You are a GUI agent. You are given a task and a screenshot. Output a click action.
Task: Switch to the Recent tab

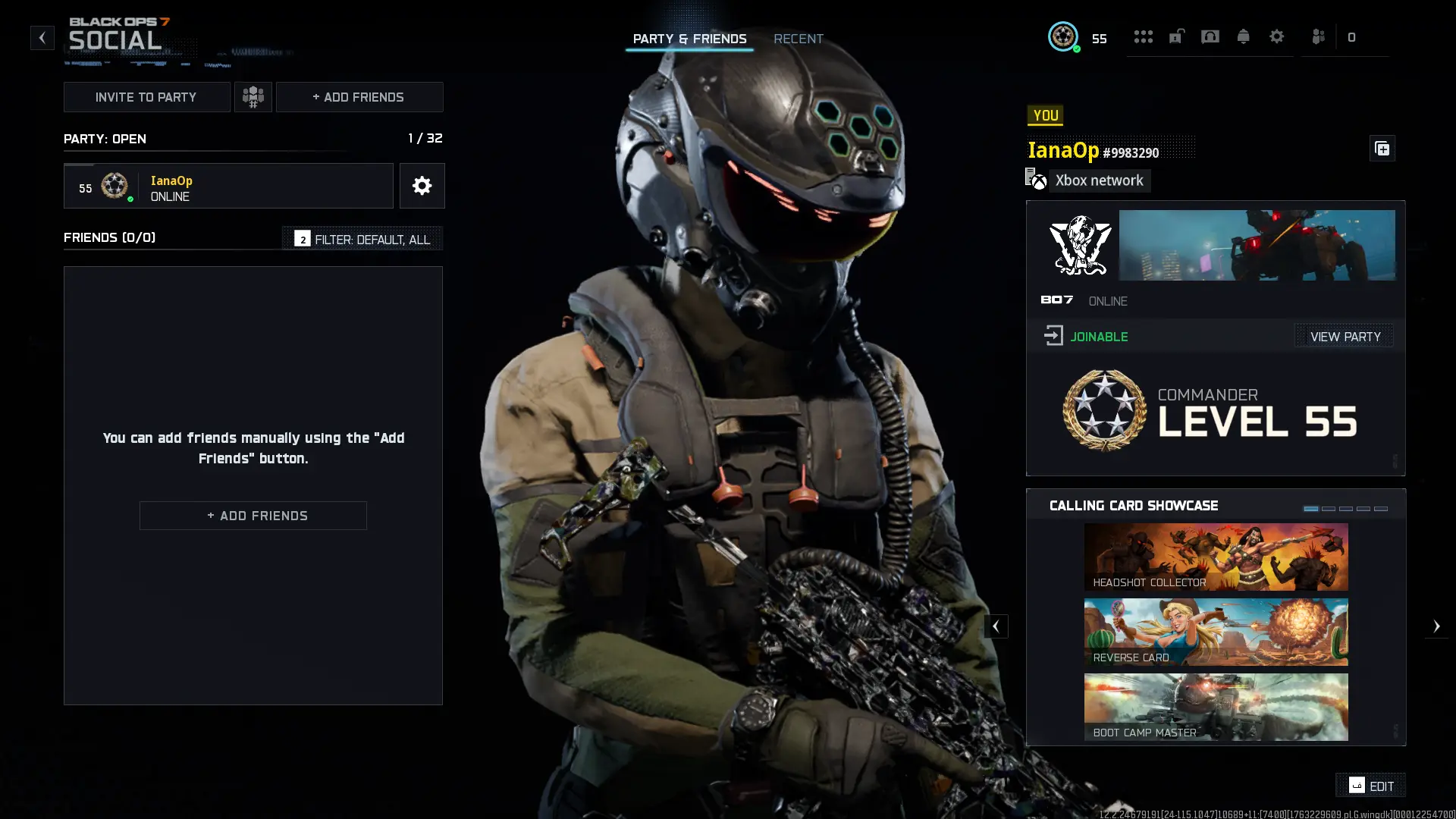[x=798, y=39]
